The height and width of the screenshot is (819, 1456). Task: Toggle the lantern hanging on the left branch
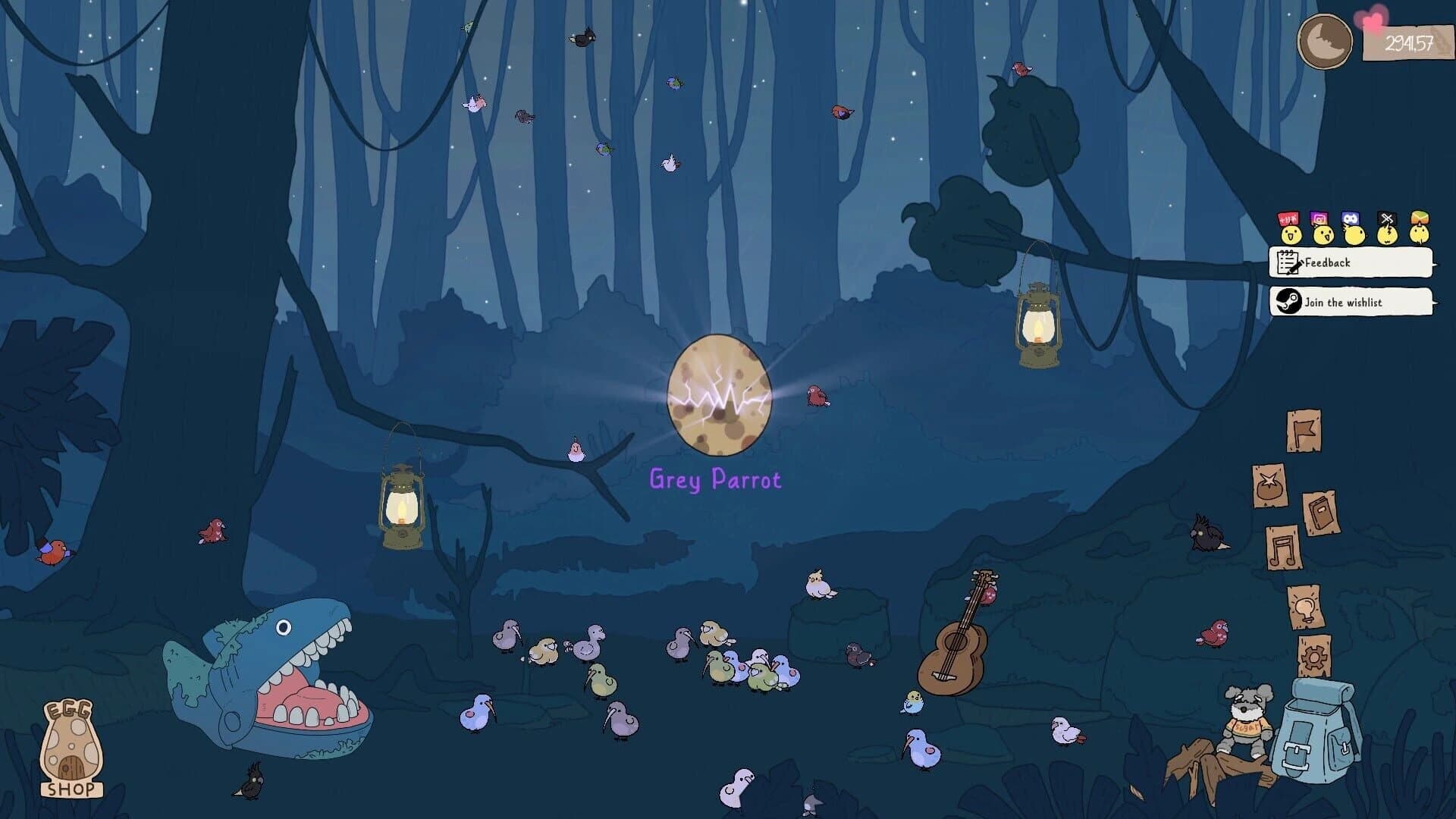click(x=400, y=506)
